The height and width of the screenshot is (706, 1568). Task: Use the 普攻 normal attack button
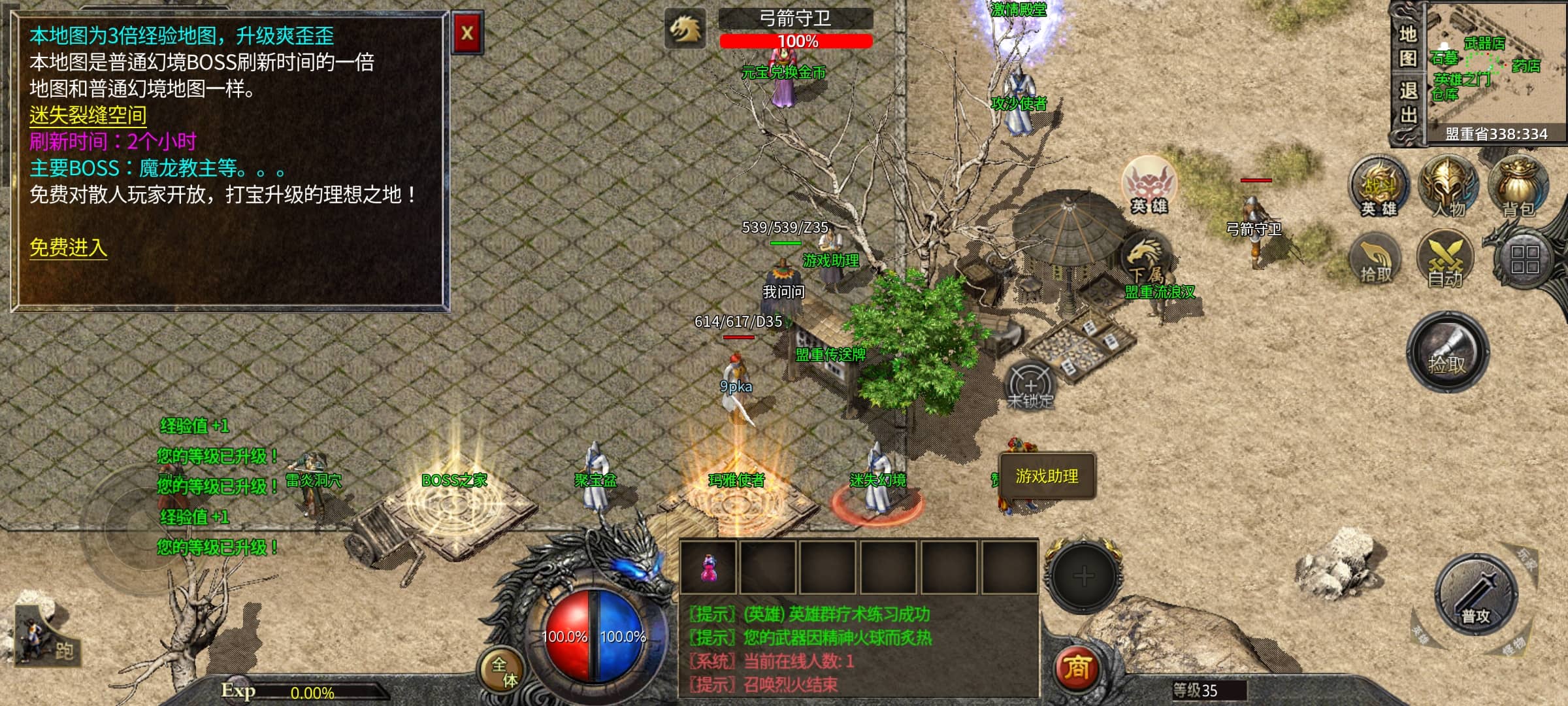1476,595
